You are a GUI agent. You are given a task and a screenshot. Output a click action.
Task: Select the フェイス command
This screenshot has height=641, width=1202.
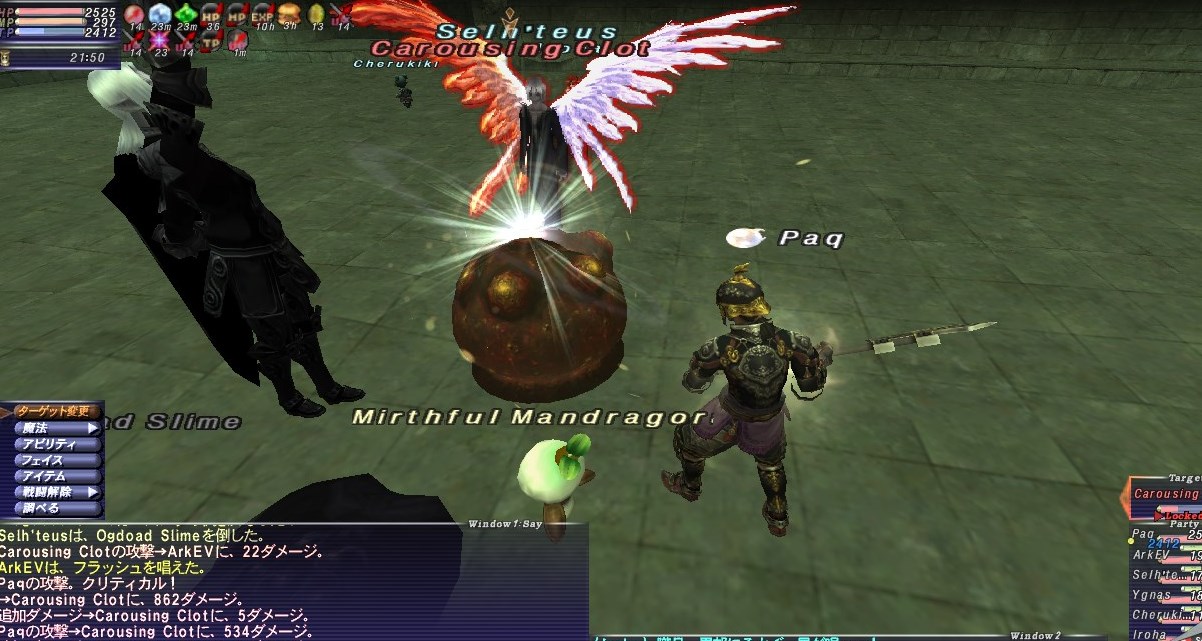(x=55, y=460)
